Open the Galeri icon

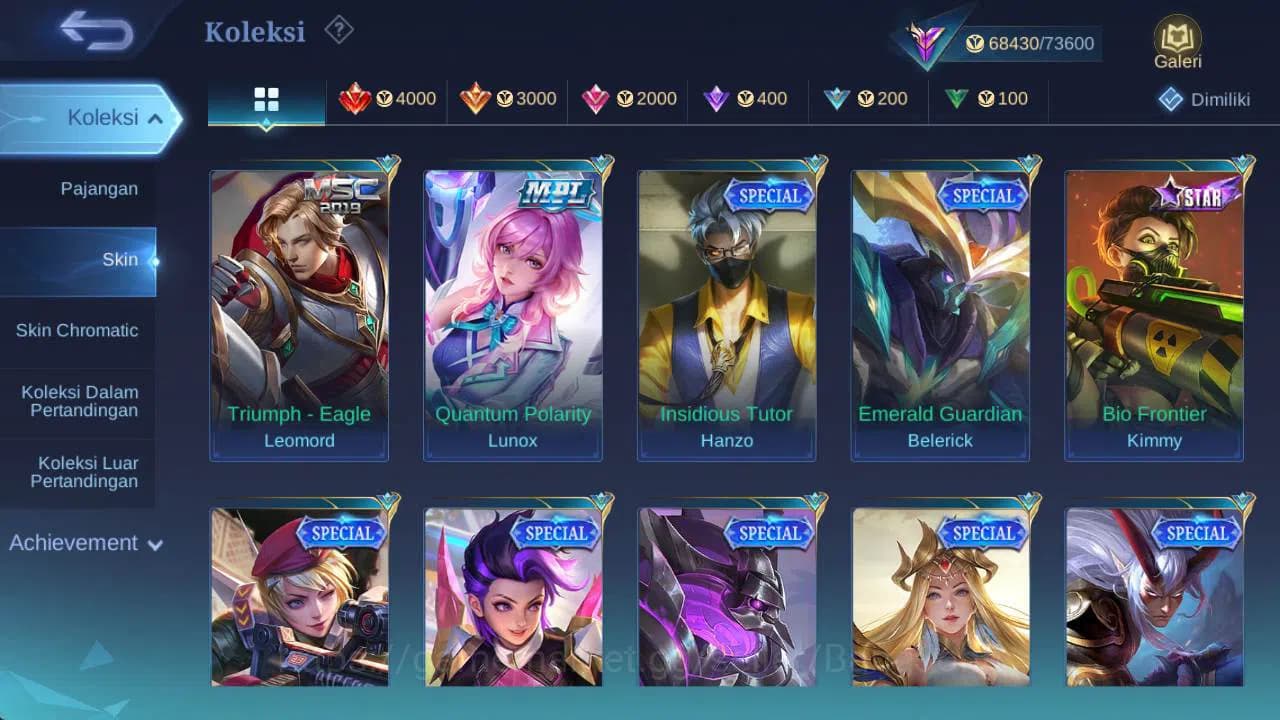(x=1177, y=40)
